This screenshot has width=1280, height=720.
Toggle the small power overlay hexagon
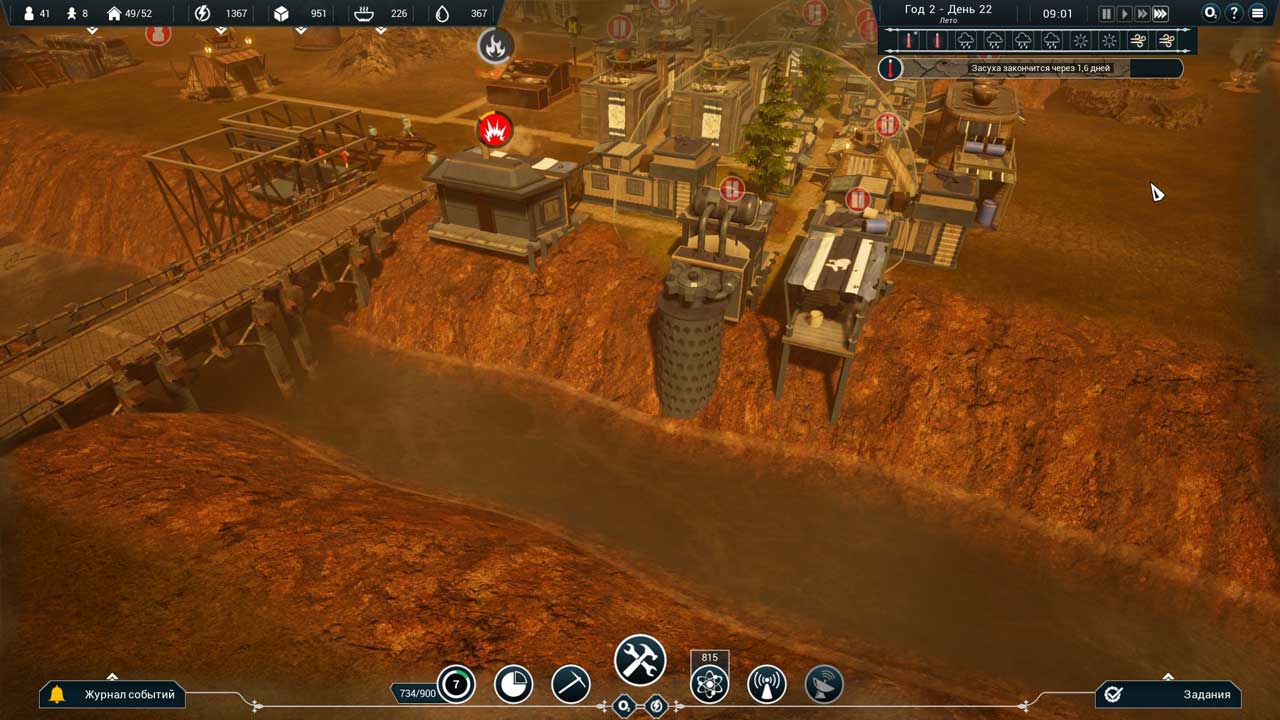pyautogui.click(x=656, y=706)
